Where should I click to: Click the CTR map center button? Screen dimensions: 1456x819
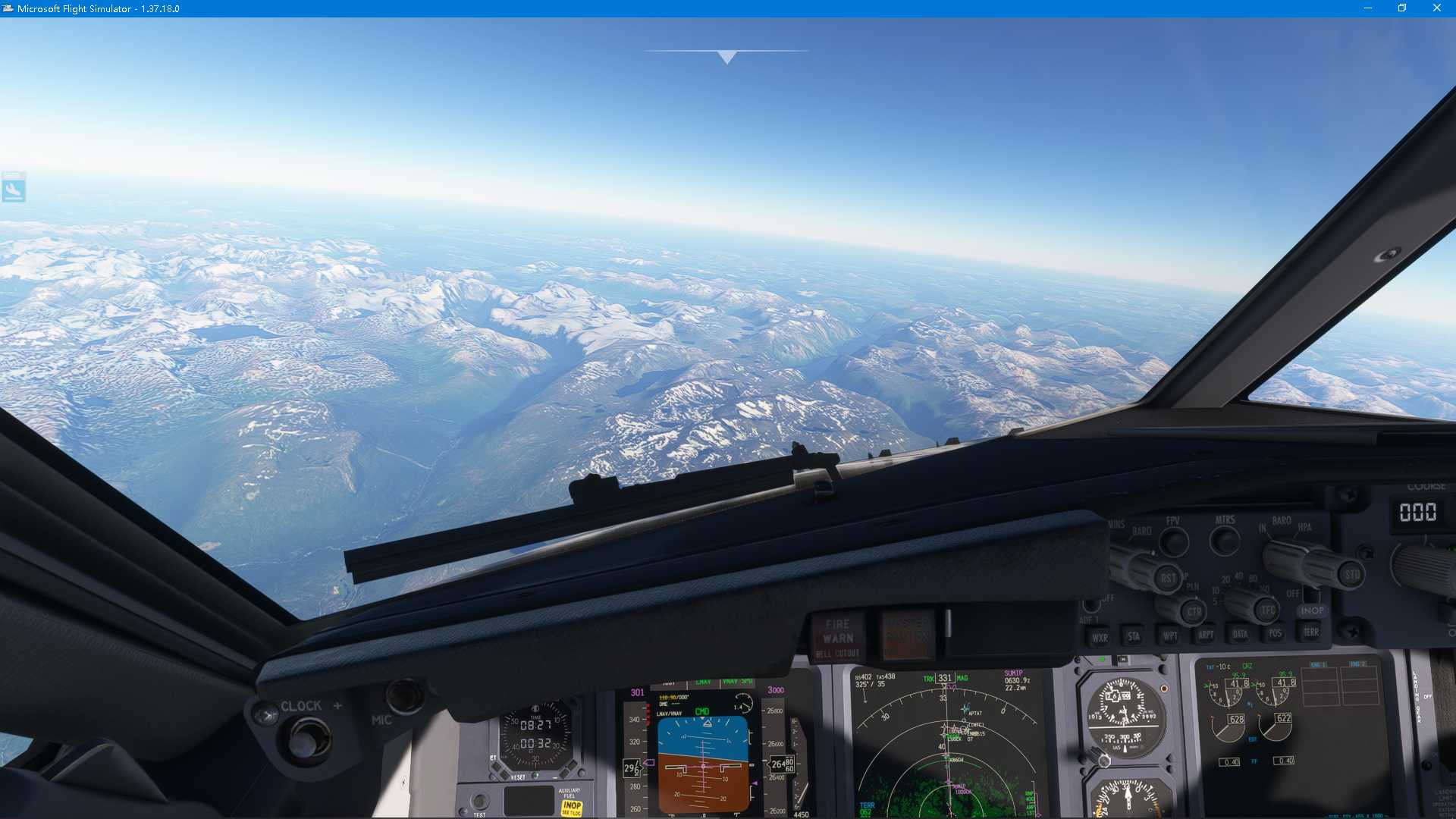[1194, 611]
